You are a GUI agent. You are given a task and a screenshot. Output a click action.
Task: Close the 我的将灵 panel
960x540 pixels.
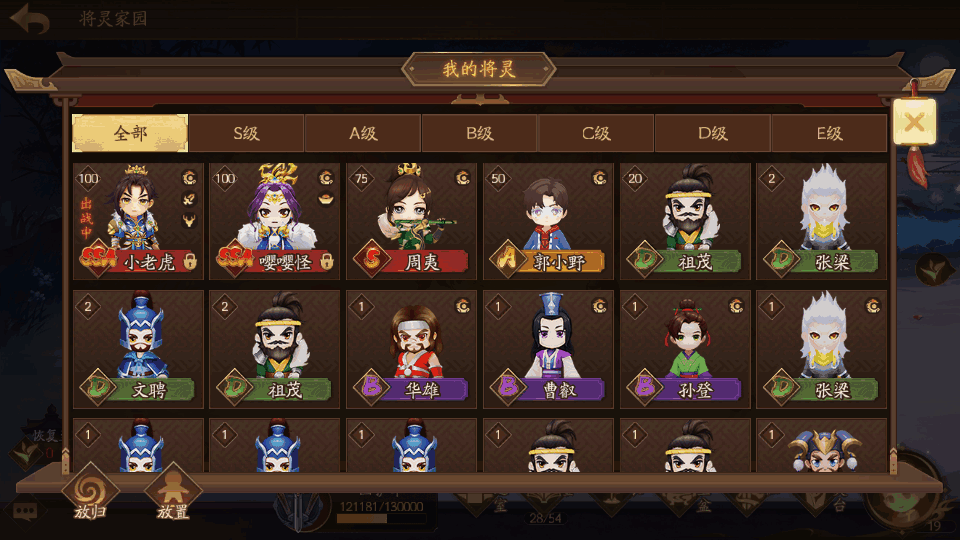914,123
